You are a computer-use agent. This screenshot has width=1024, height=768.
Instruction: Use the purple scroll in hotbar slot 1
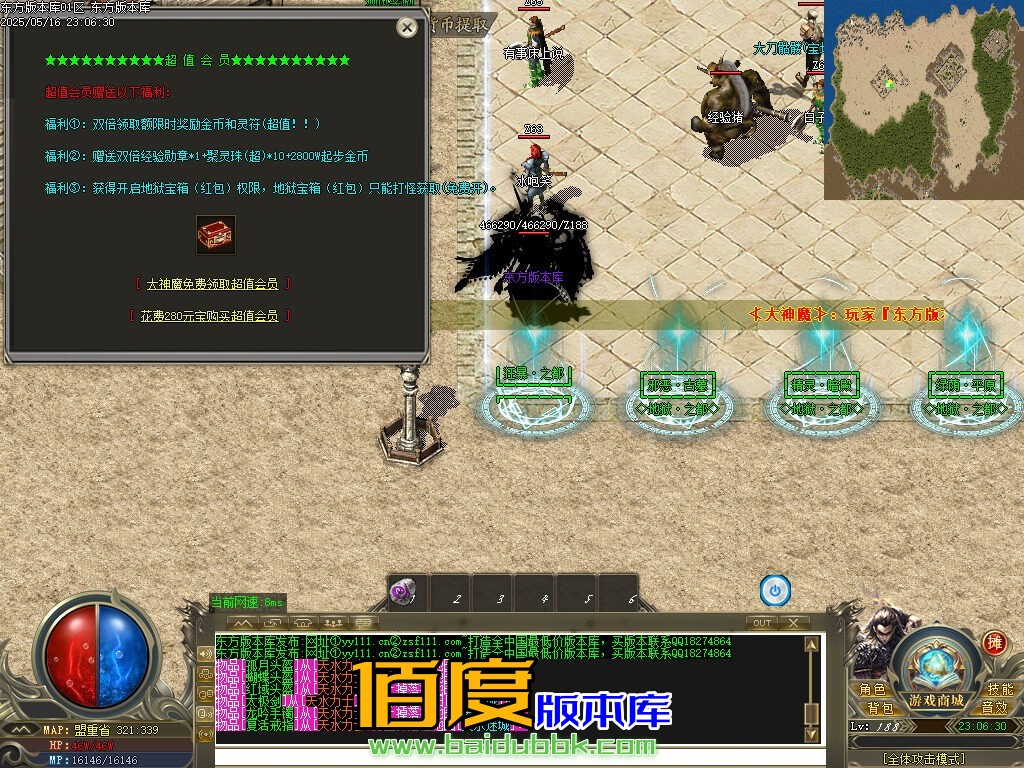coord(403,592)
